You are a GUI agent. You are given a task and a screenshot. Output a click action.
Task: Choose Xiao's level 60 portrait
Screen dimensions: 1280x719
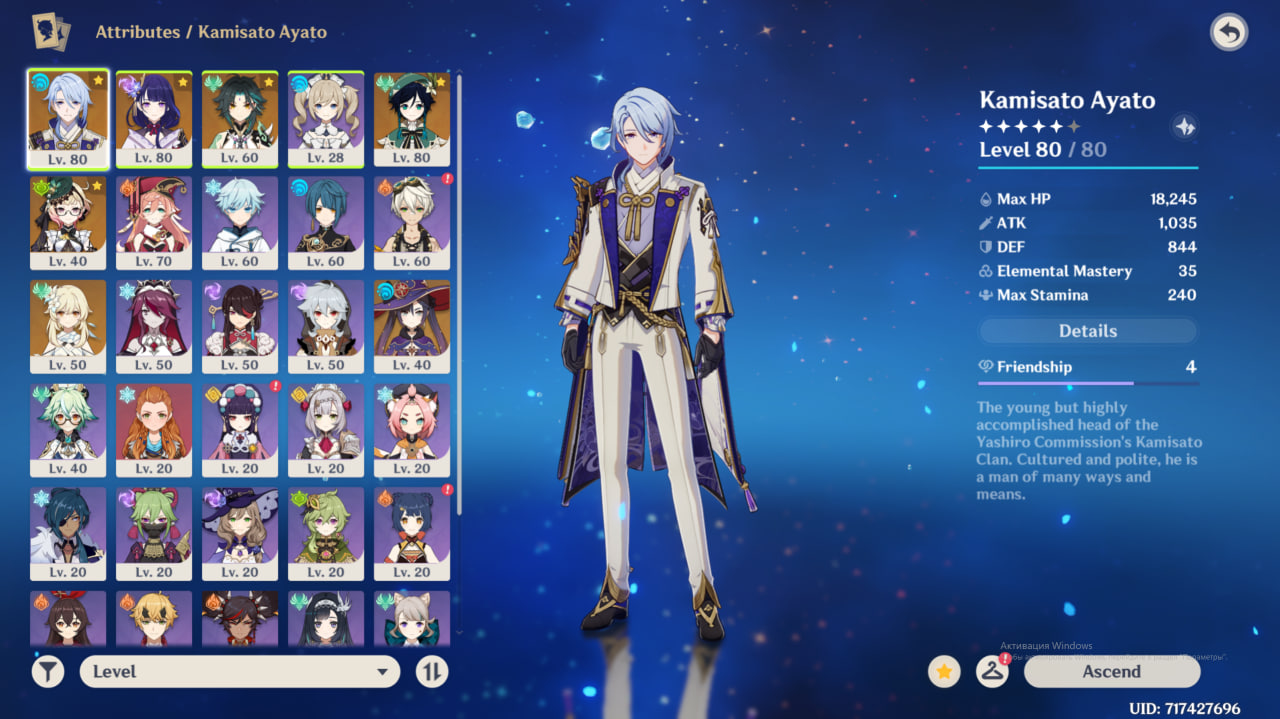(x=240, y=118)
